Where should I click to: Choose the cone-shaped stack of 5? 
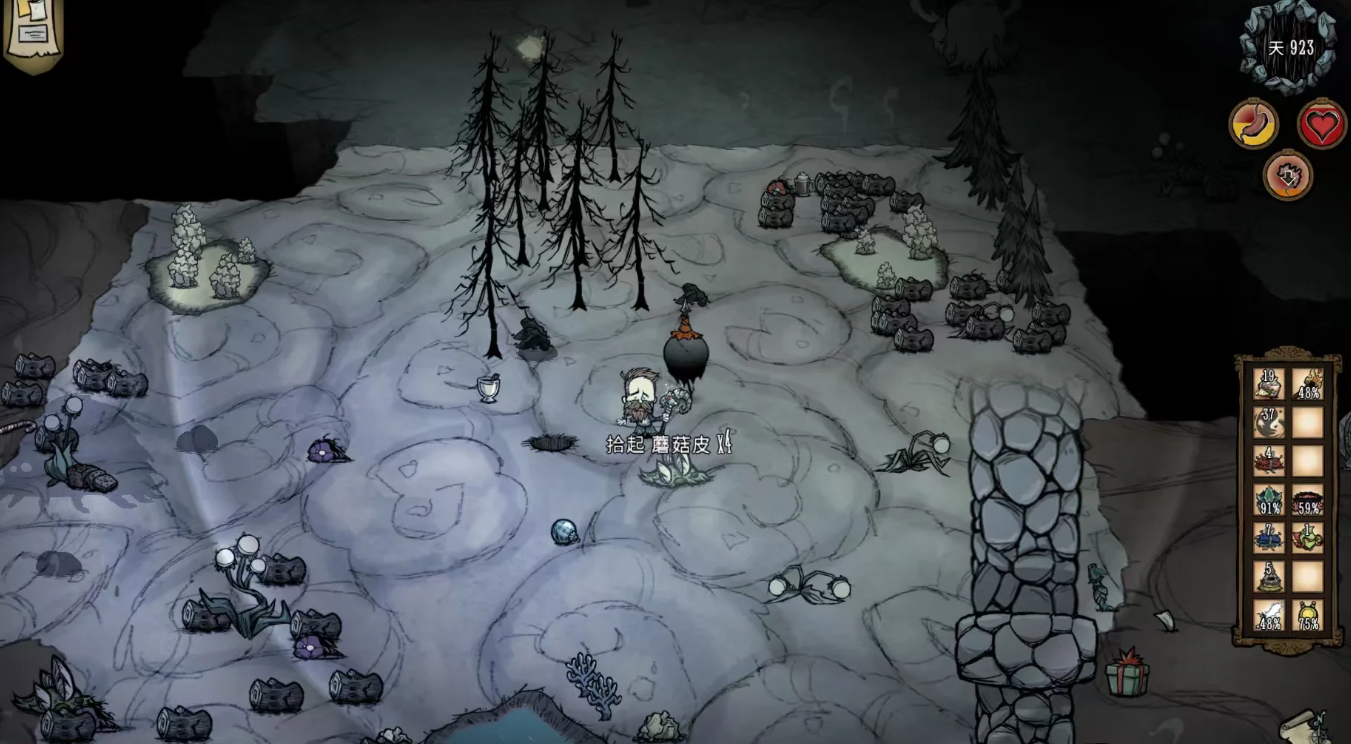click(1269, 576)
